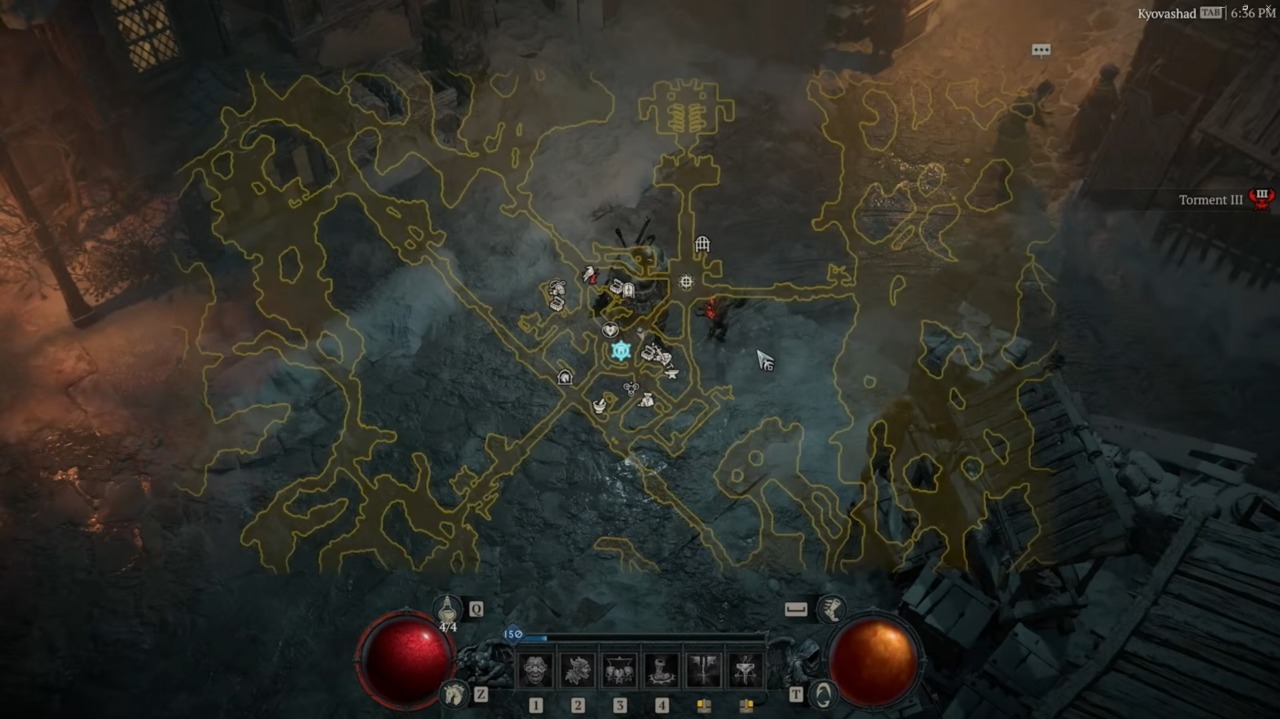This screenshot has width=1280, height=719.
Task: Use the healing potion icon
Action: pyautogui.click(x=447, y=608)
